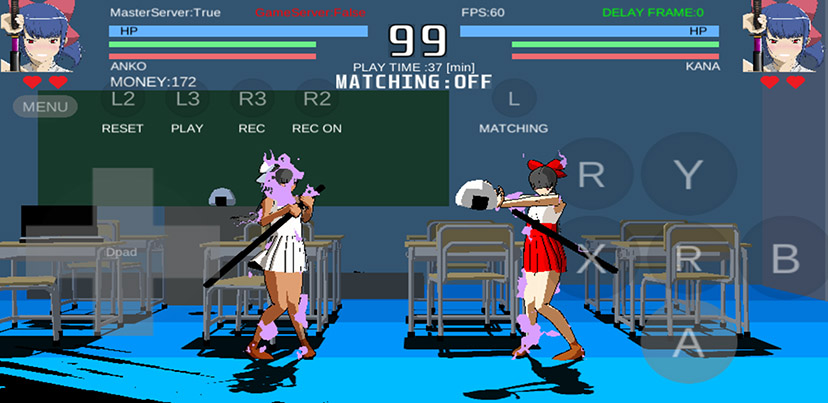
Task: Touch the Dpad movement control
Action: [122, 252]
